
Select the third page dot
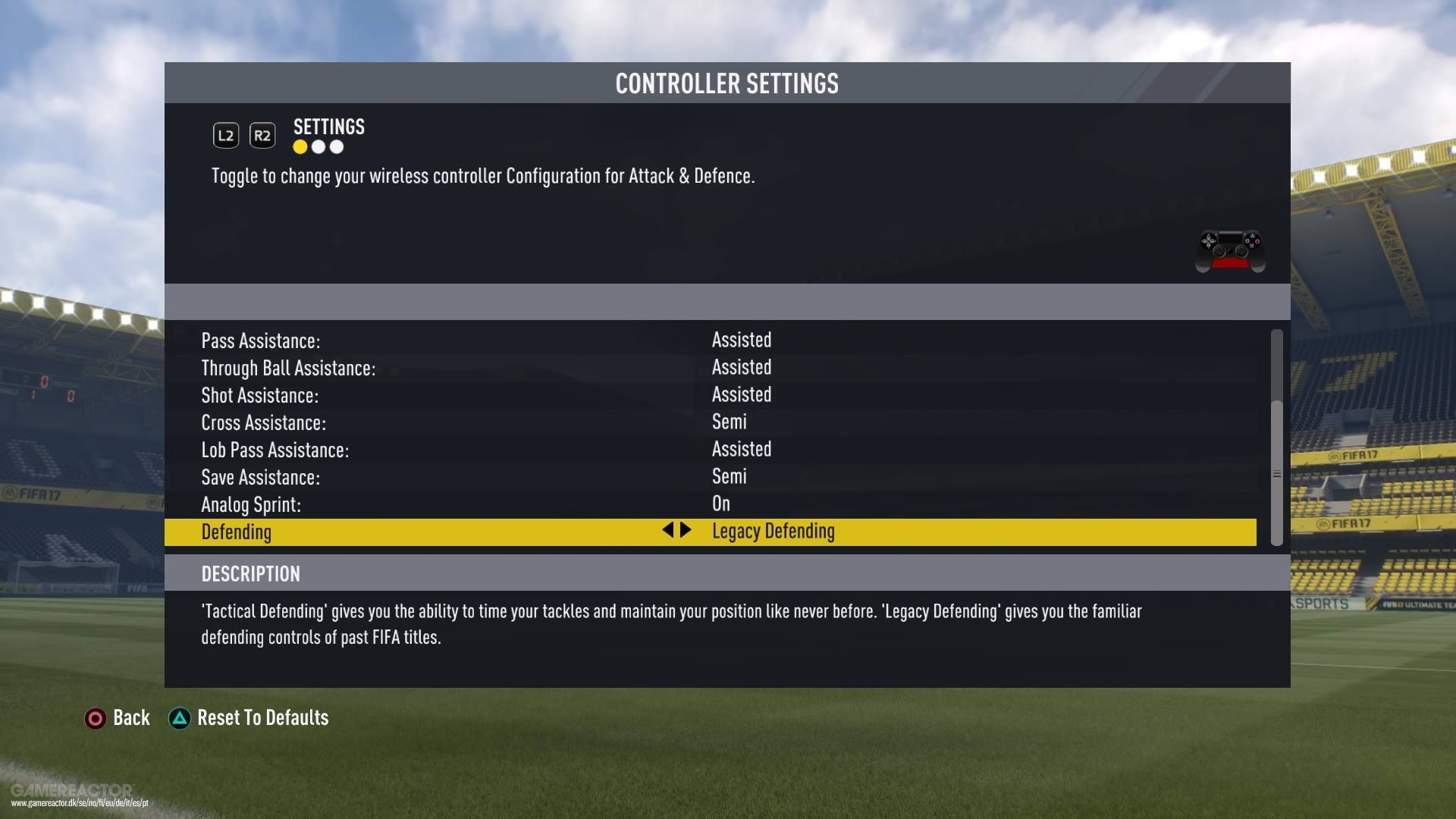point(336,147)
